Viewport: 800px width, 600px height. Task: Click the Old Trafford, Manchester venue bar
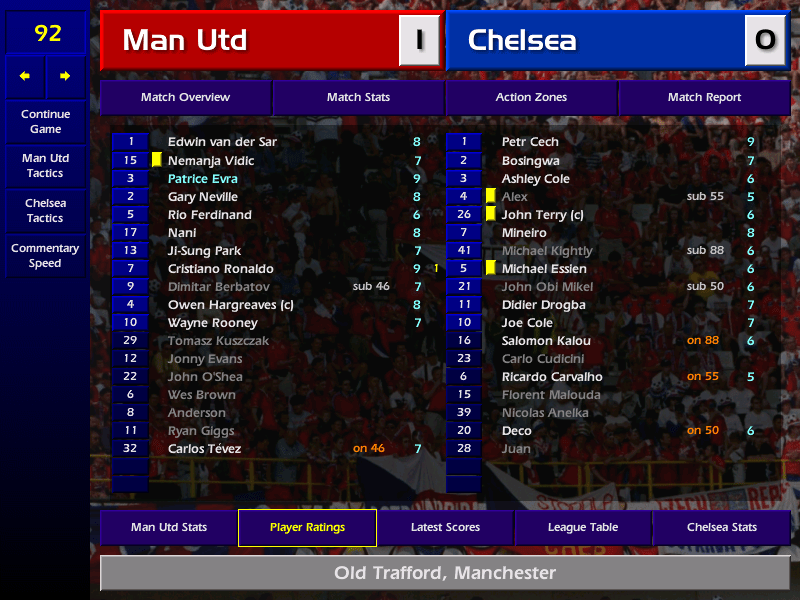[445, 573]
